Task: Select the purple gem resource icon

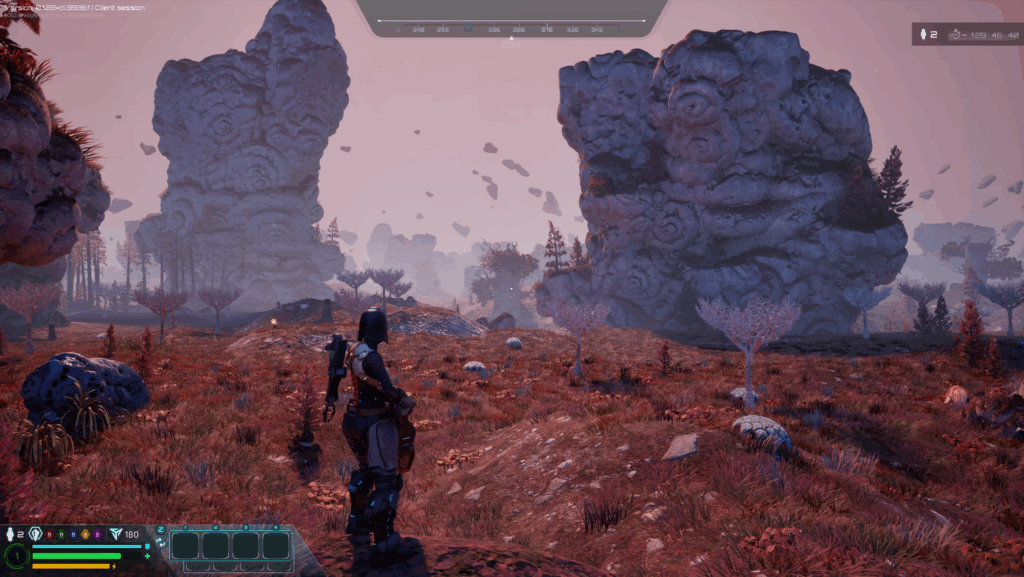Action: [96, 535]
